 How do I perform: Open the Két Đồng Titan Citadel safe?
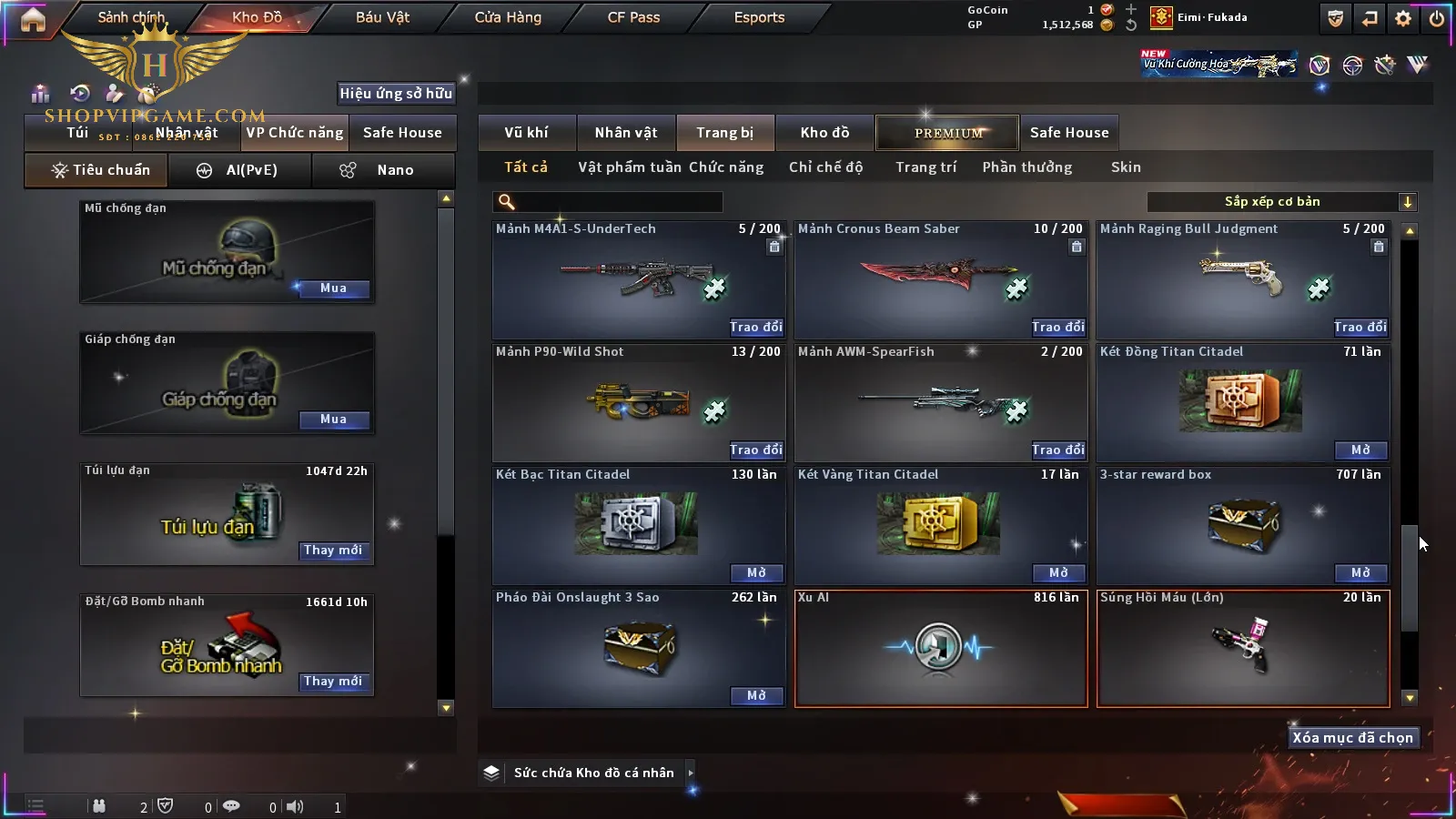click(1360, 450)
